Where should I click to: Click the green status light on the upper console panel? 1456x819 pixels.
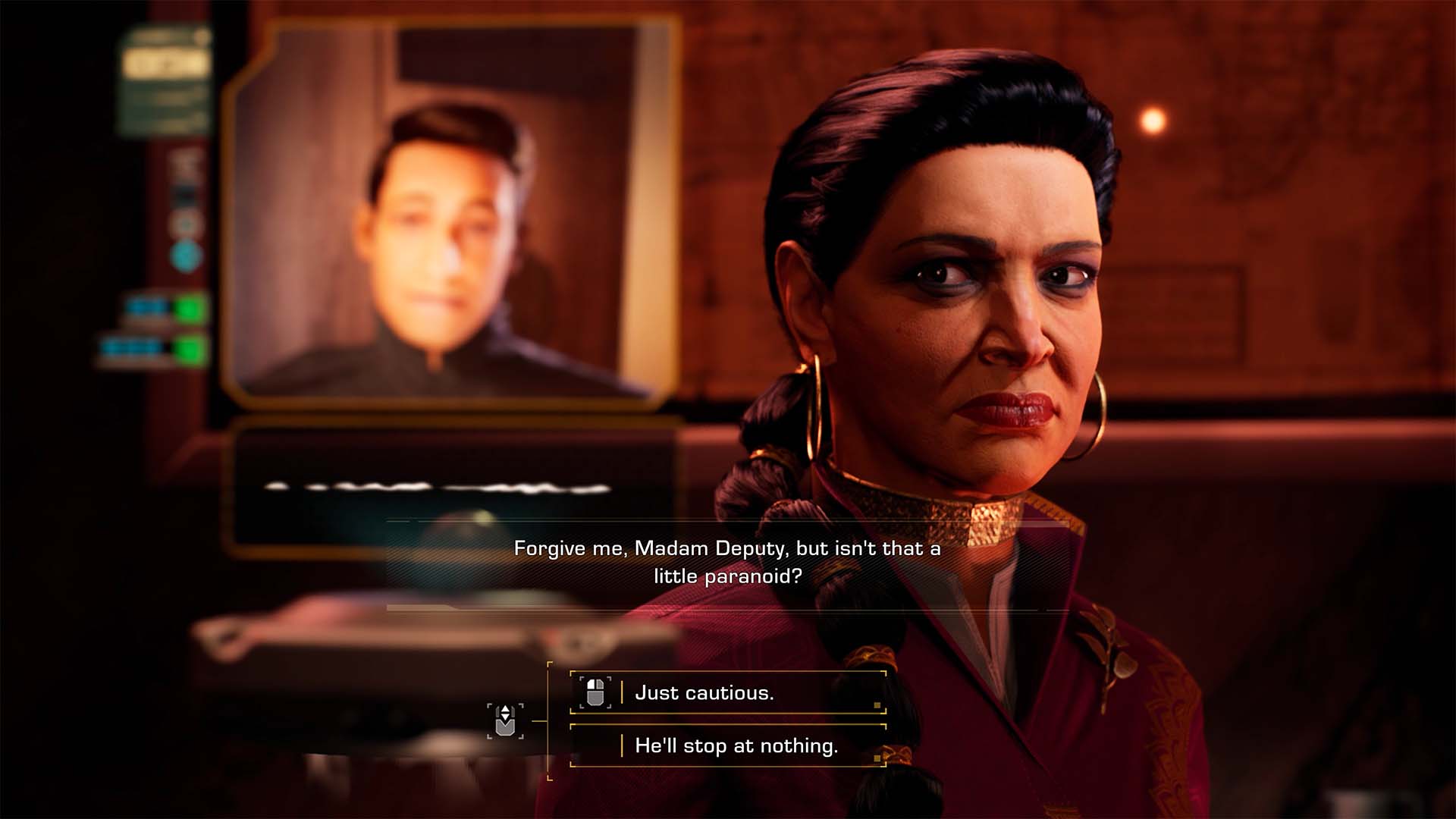(x=187, y=306)
